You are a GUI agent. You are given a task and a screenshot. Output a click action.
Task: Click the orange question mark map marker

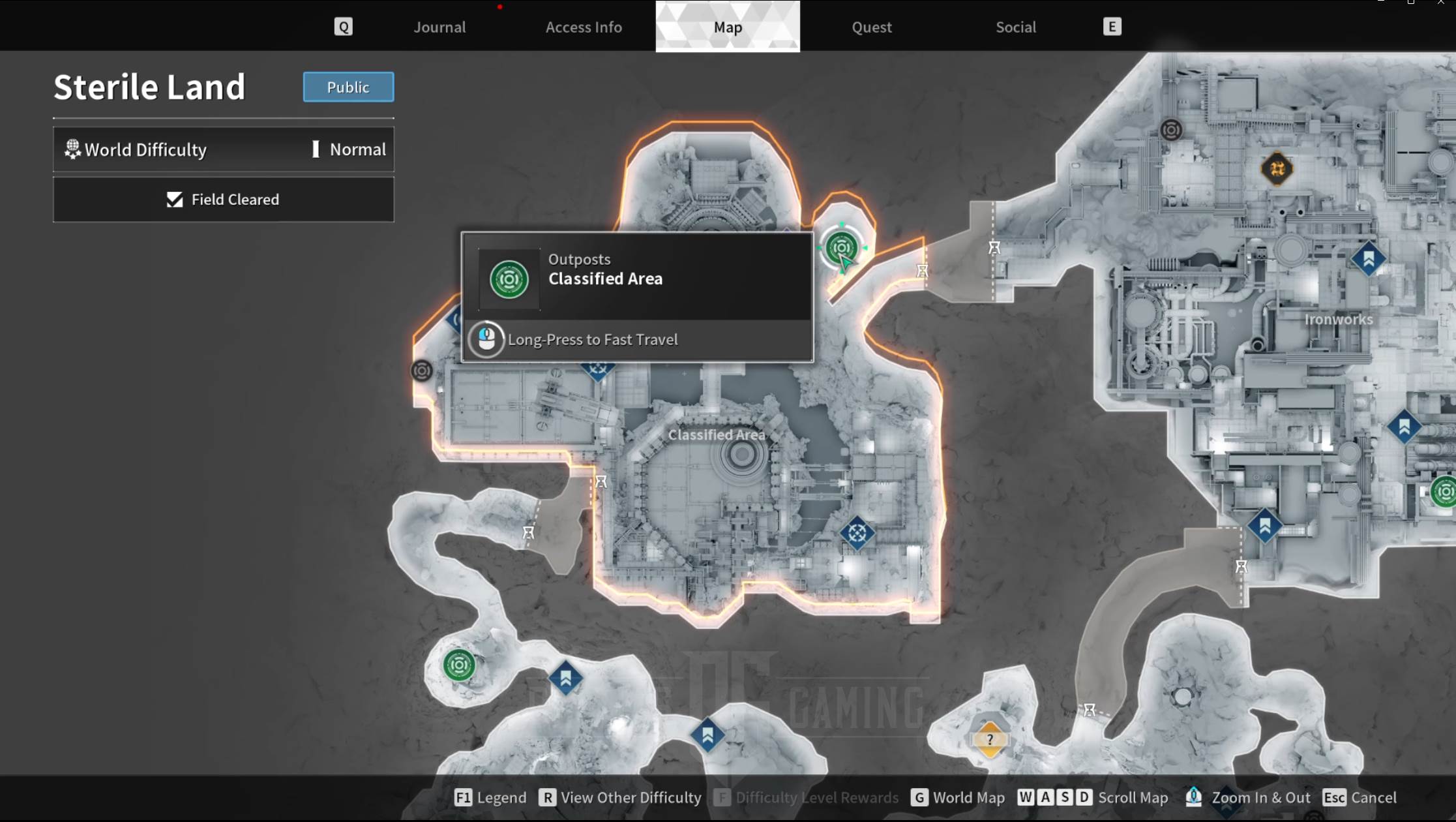(989, 739)
